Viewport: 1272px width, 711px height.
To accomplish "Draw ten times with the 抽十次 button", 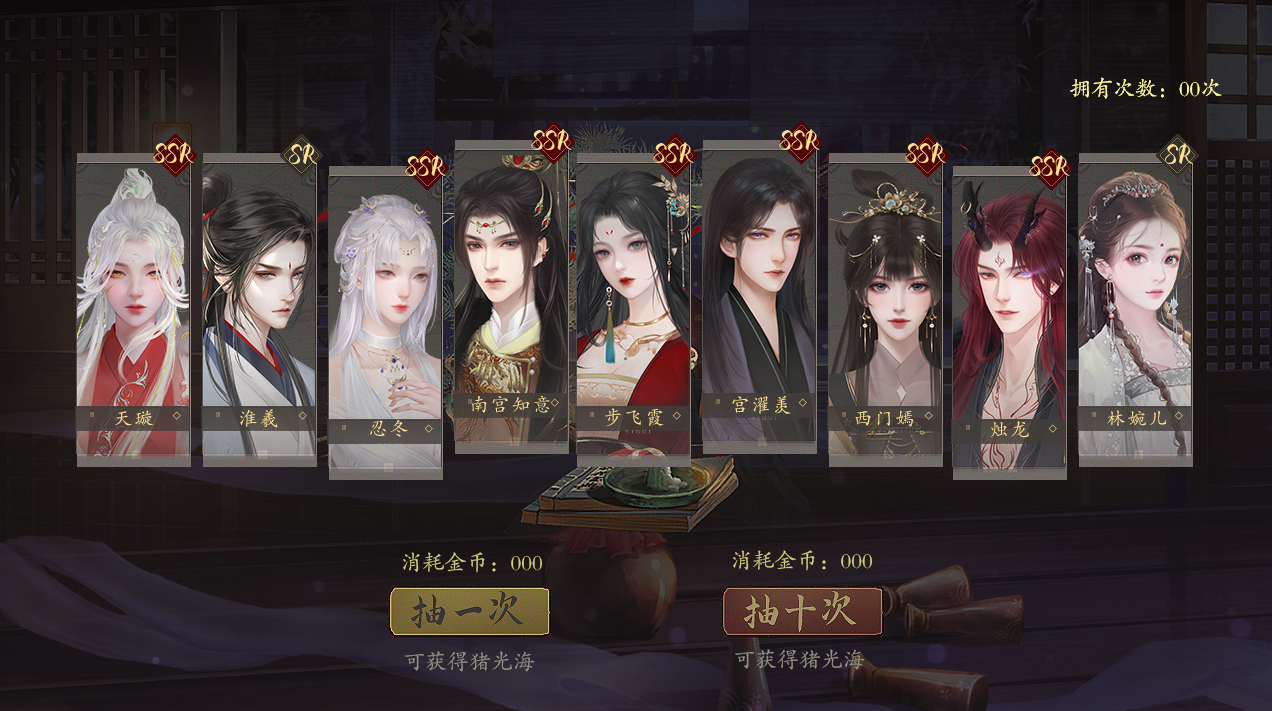I will 802,611.
